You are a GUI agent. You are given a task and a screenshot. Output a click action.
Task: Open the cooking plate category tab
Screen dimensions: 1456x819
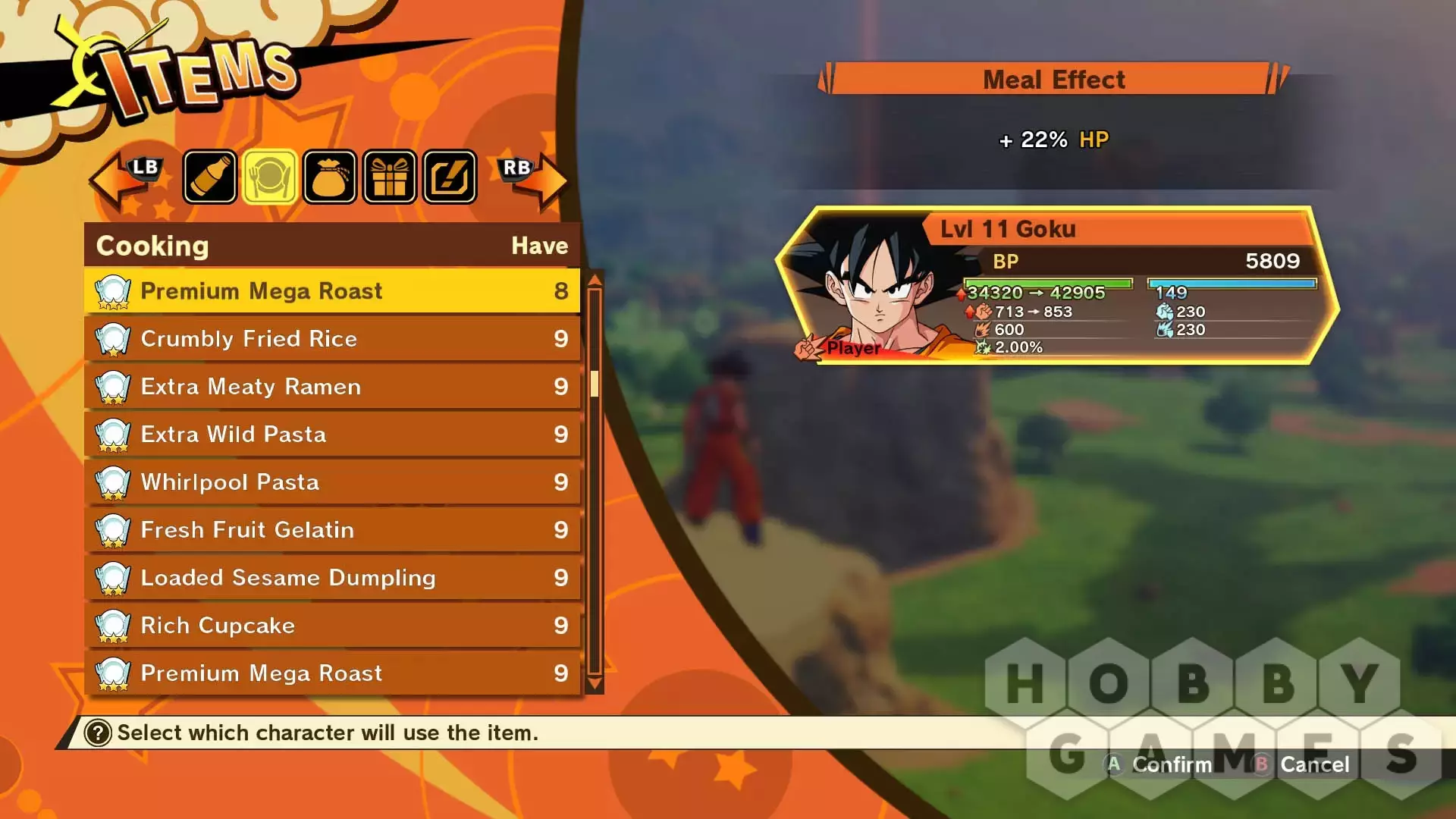(269, 177)
